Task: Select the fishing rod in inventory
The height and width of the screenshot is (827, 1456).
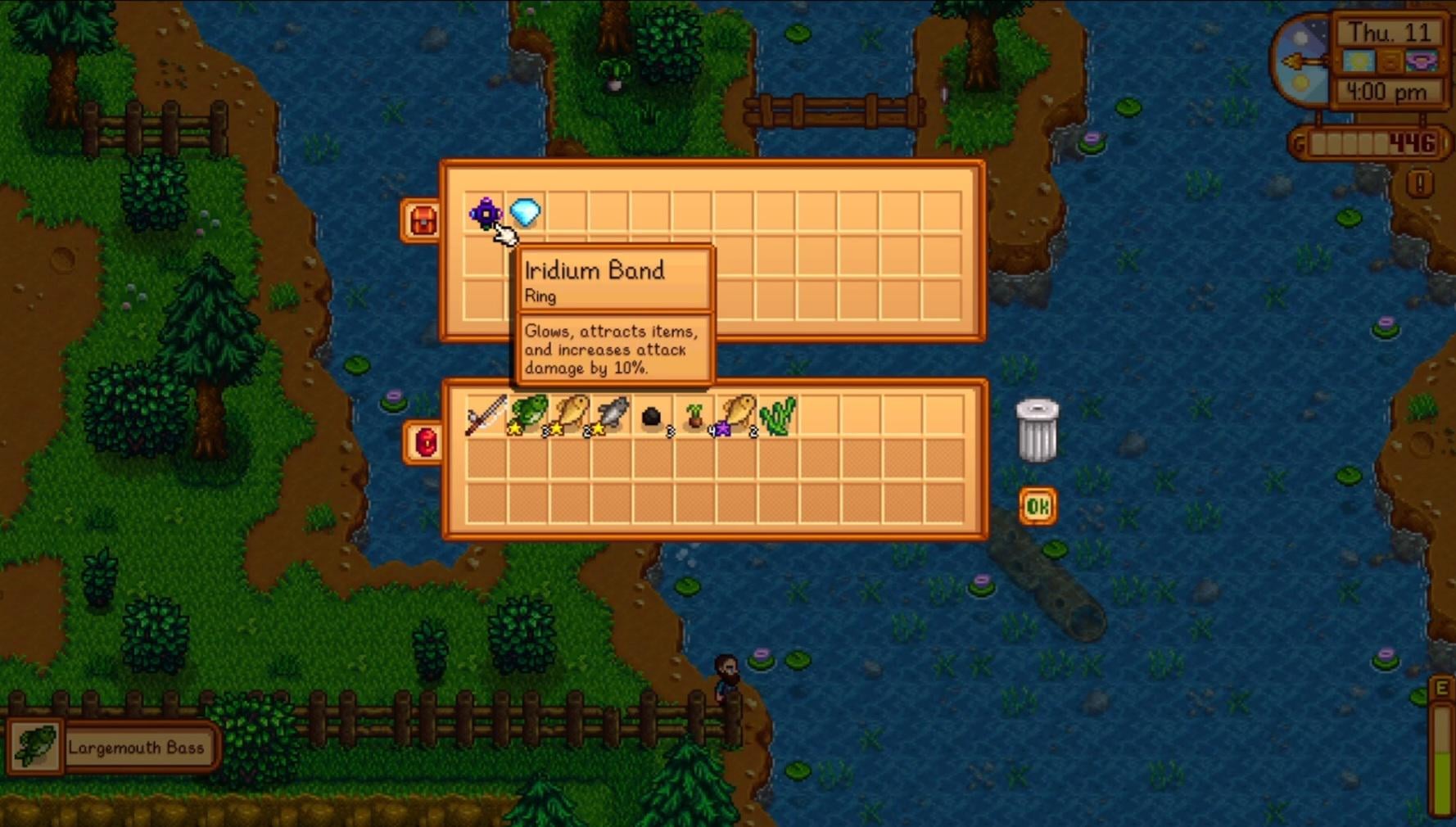Action: point(486,415)
